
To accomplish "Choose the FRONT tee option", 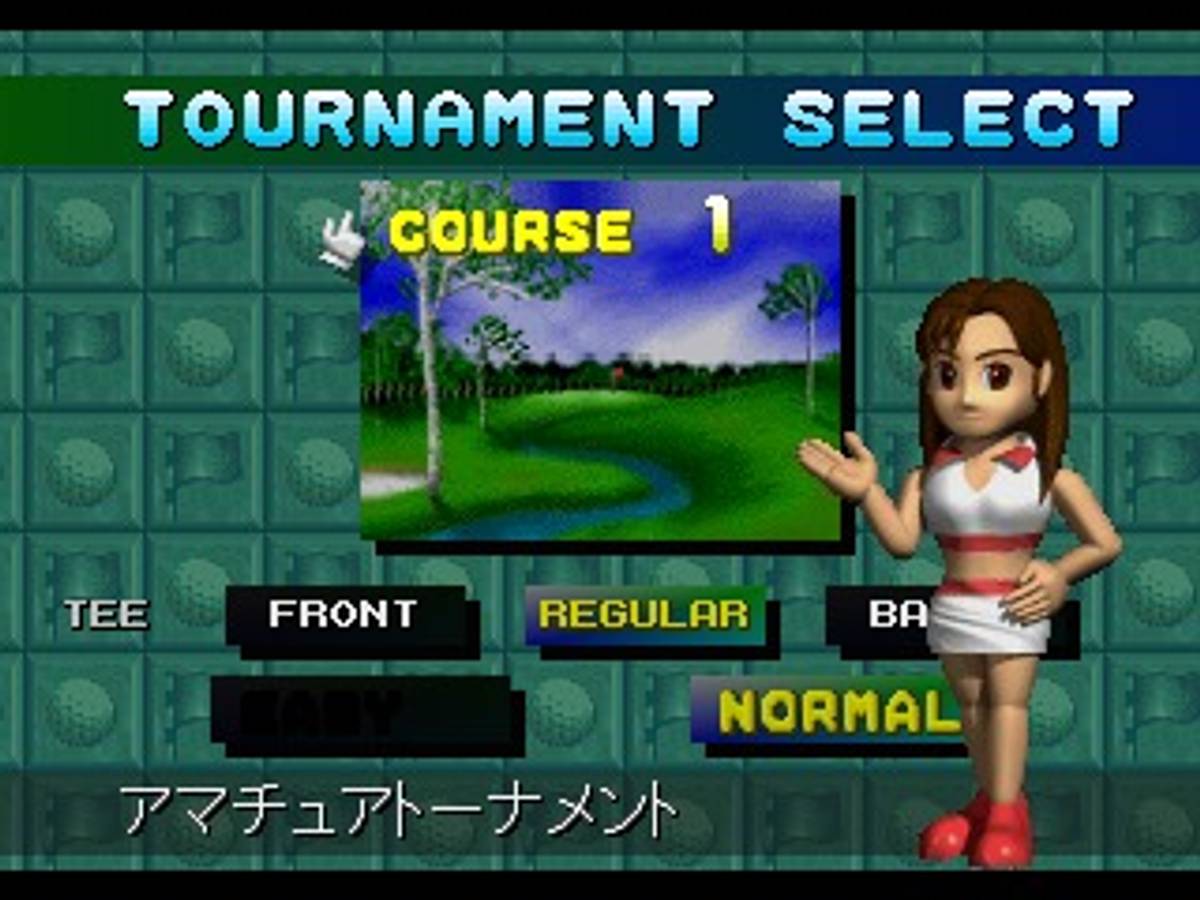I will pos(344,614).
